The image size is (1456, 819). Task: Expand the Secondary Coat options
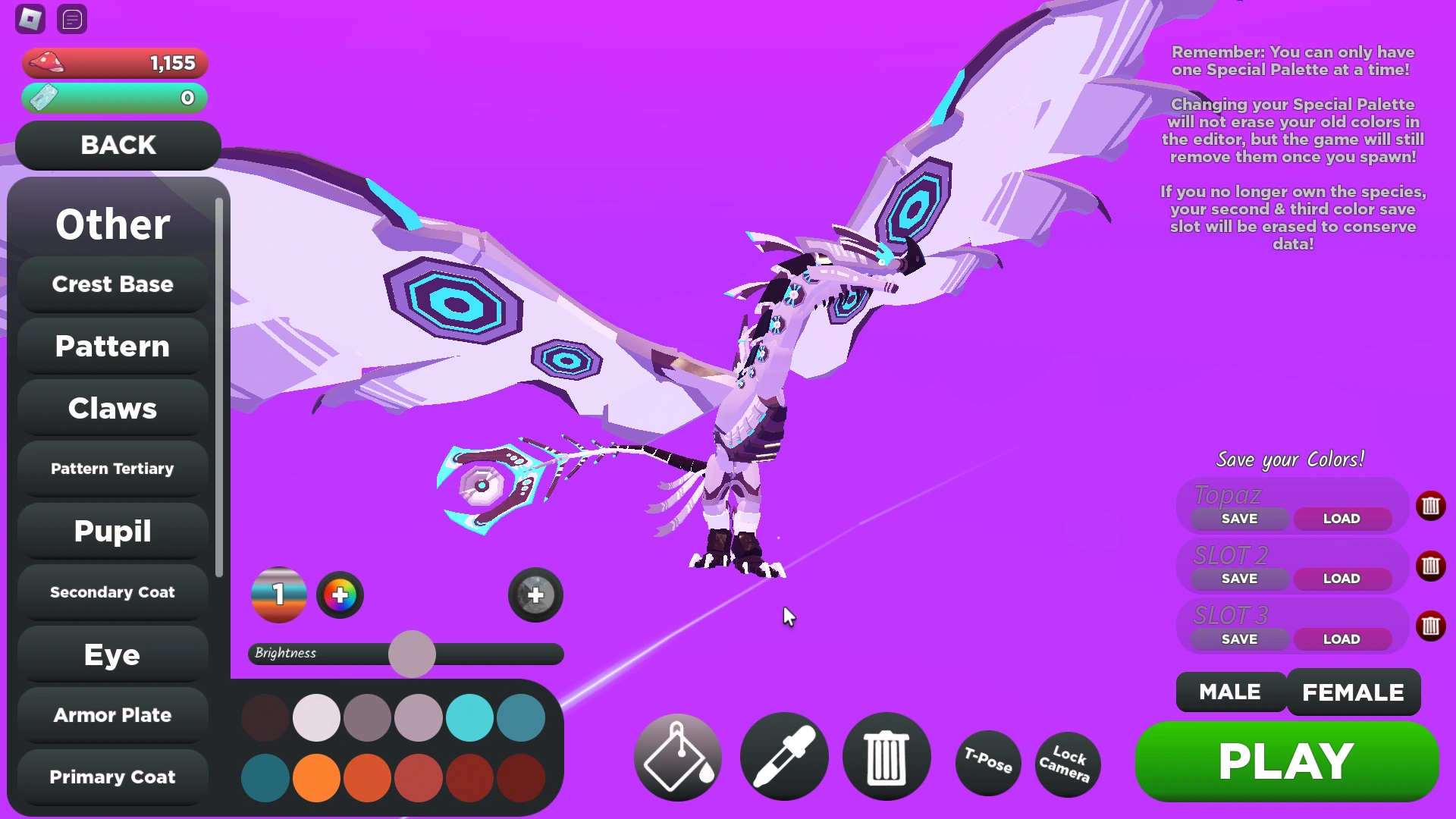point(111,592)
